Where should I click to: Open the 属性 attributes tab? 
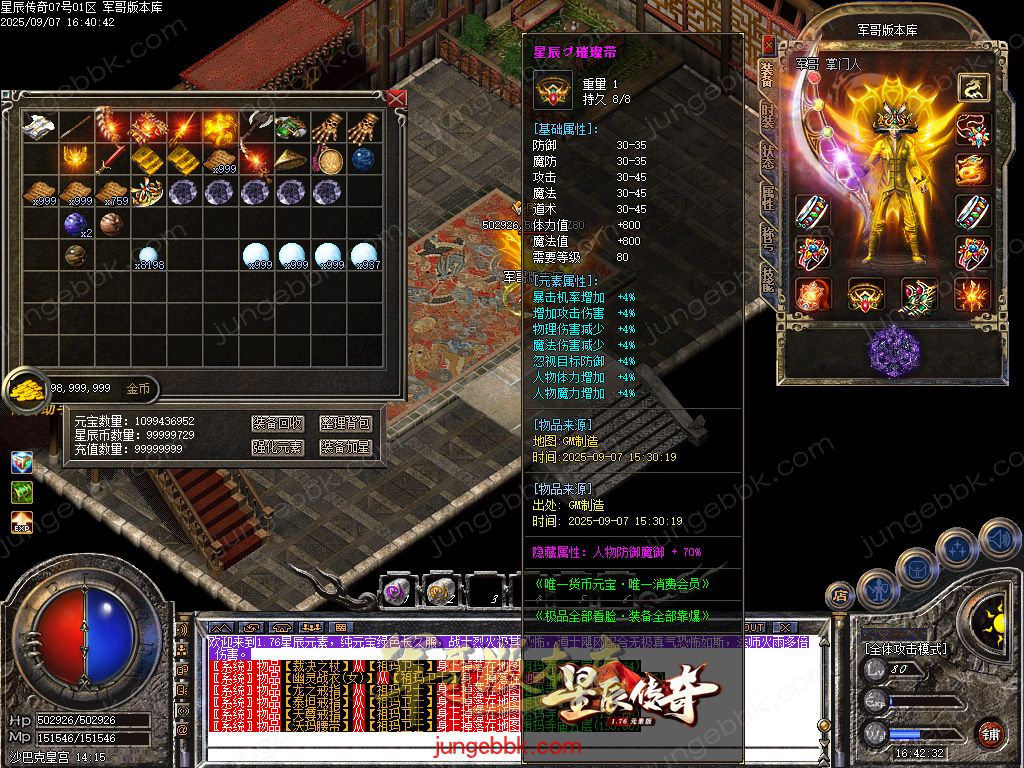tap(767, 198)
